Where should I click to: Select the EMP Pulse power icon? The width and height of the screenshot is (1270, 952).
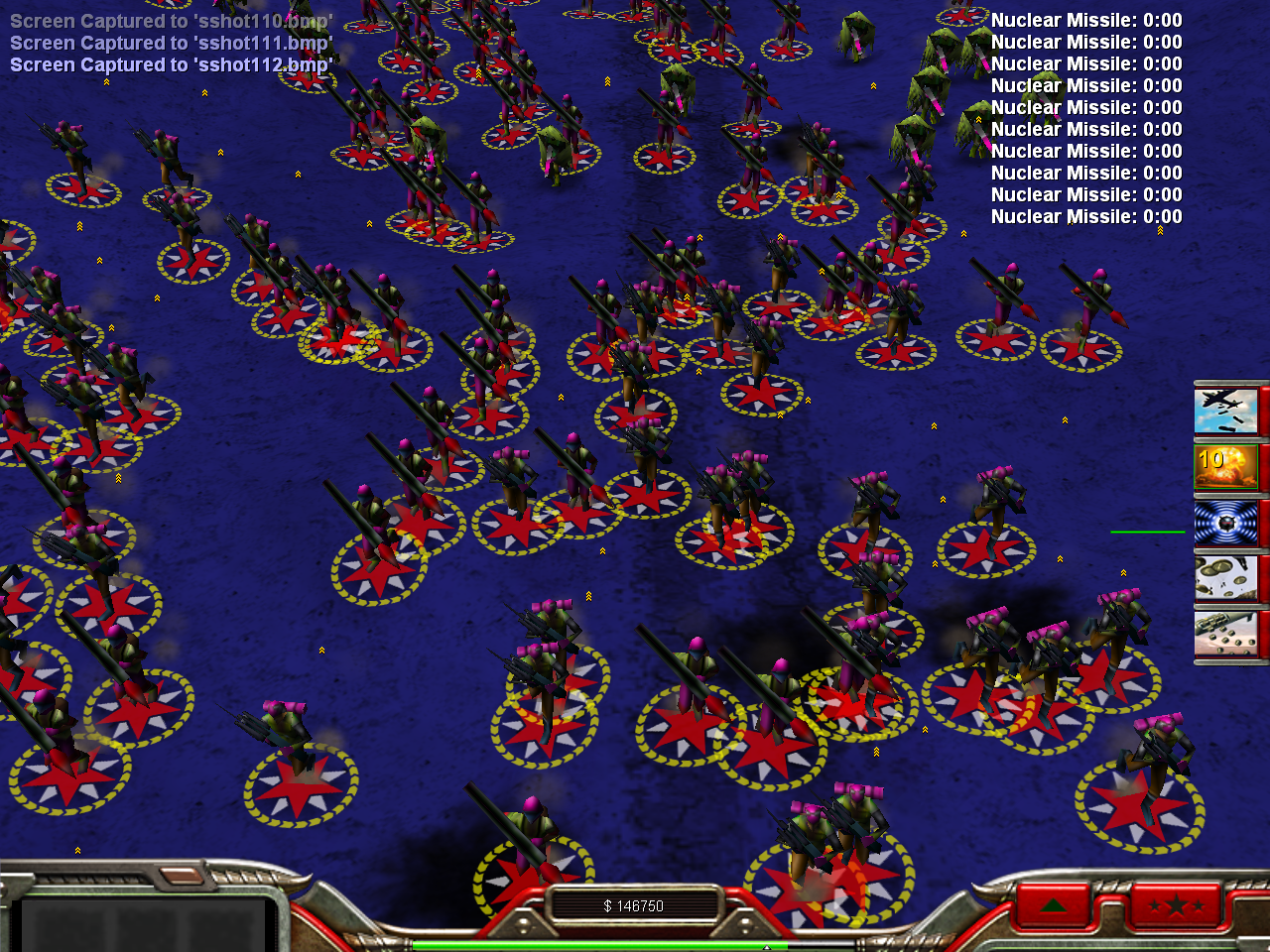(x=1226, y=523)
